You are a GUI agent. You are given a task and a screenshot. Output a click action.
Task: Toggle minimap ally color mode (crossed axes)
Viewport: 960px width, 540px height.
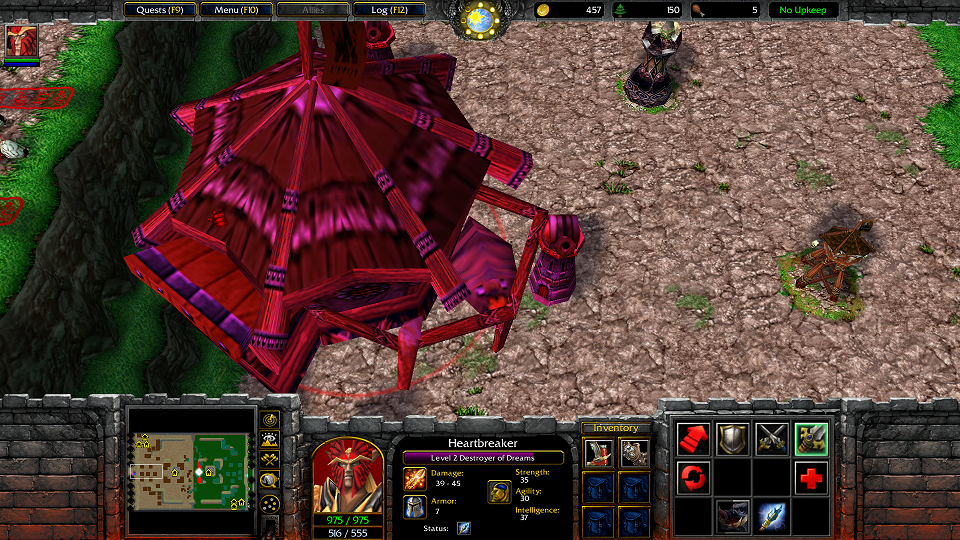tap(269, 460)
